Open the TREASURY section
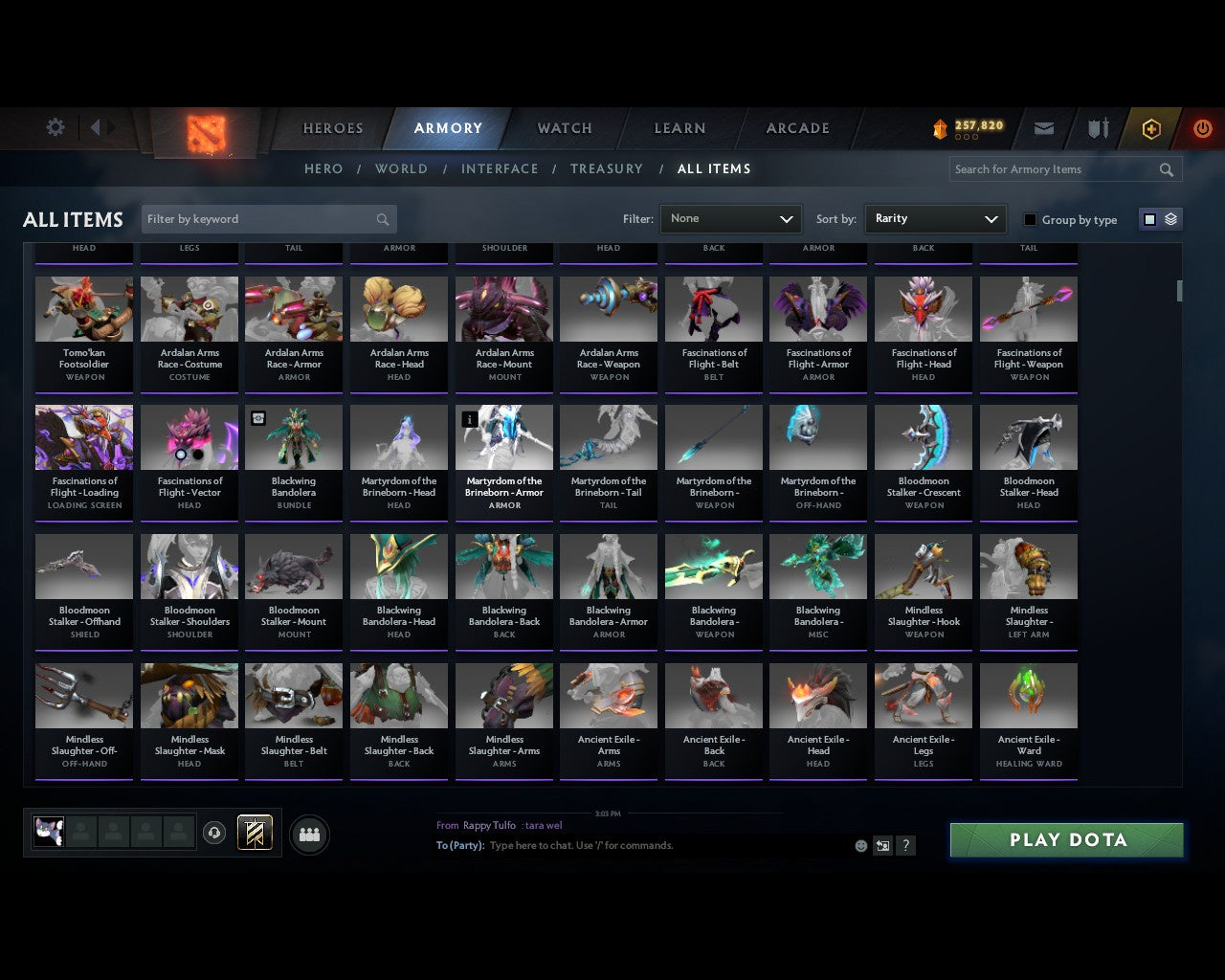 click(x=607, y=168)
